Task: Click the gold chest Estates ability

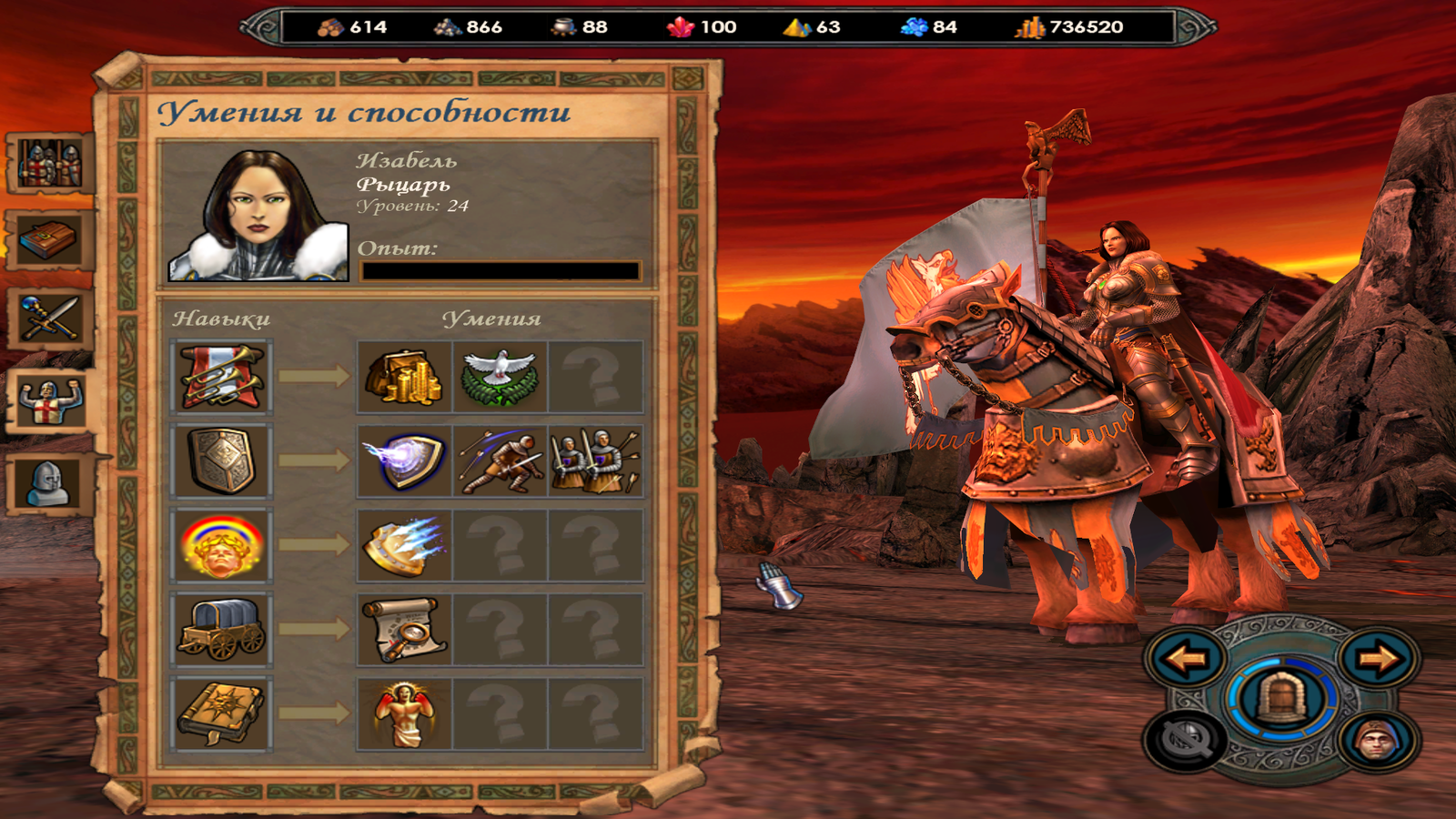Action: 404,377
